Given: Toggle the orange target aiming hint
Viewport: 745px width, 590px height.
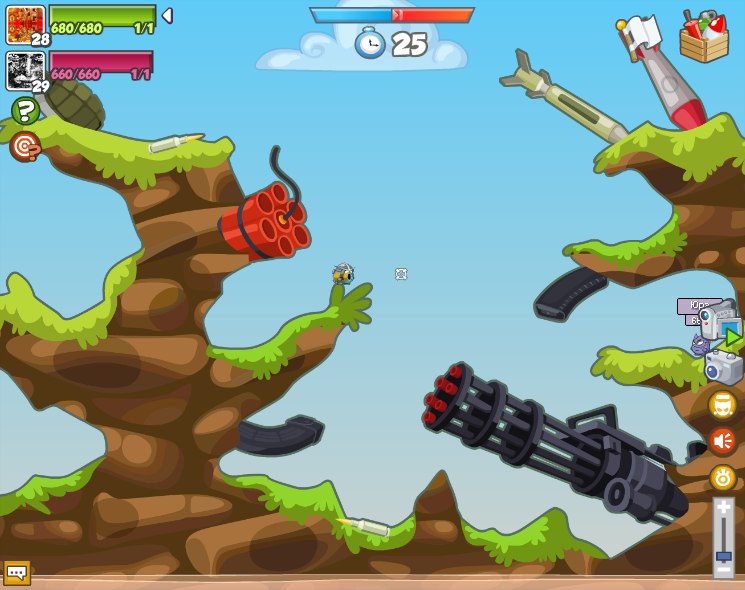Looking at the screenshot, I should (x=25, y=147).
